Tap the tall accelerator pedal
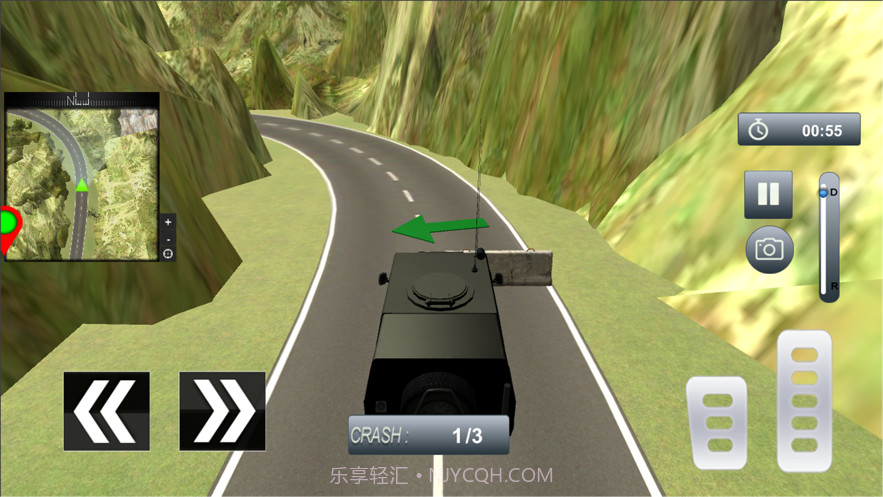This screenshot has height=497, width=883. (x=804, y=400)
